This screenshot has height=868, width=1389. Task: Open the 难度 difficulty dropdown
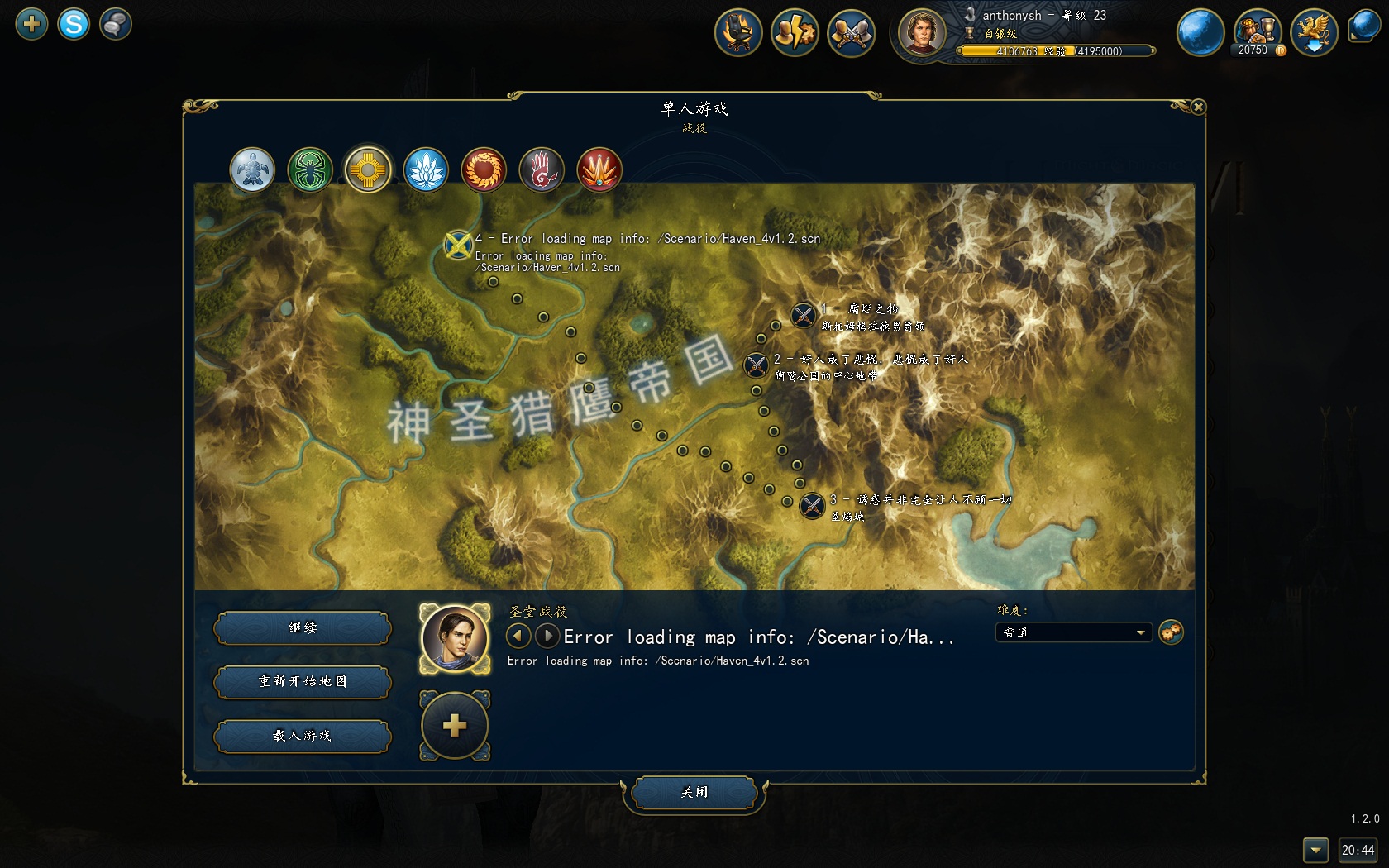[1073, 633]
